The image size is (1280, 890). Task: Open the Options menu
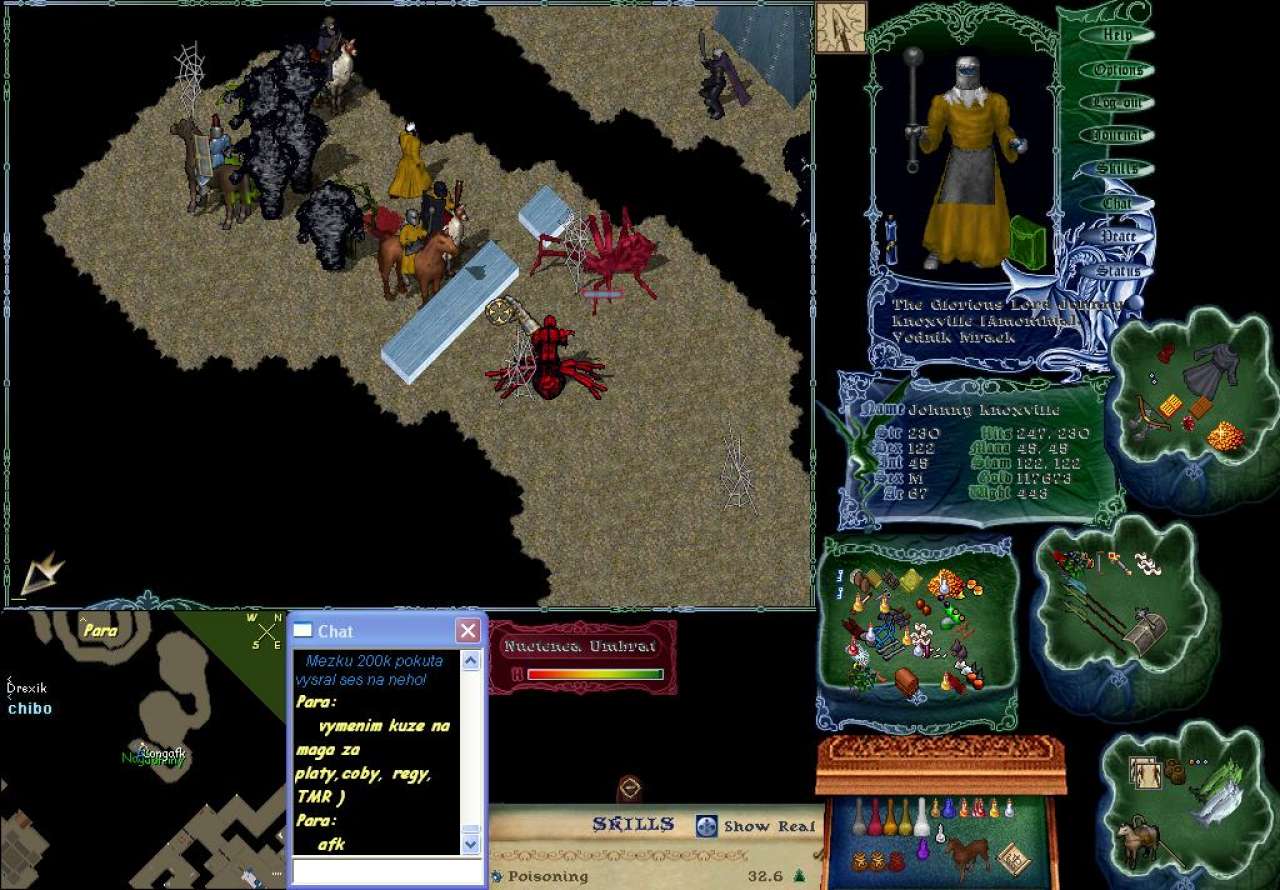click(1117, 70)
